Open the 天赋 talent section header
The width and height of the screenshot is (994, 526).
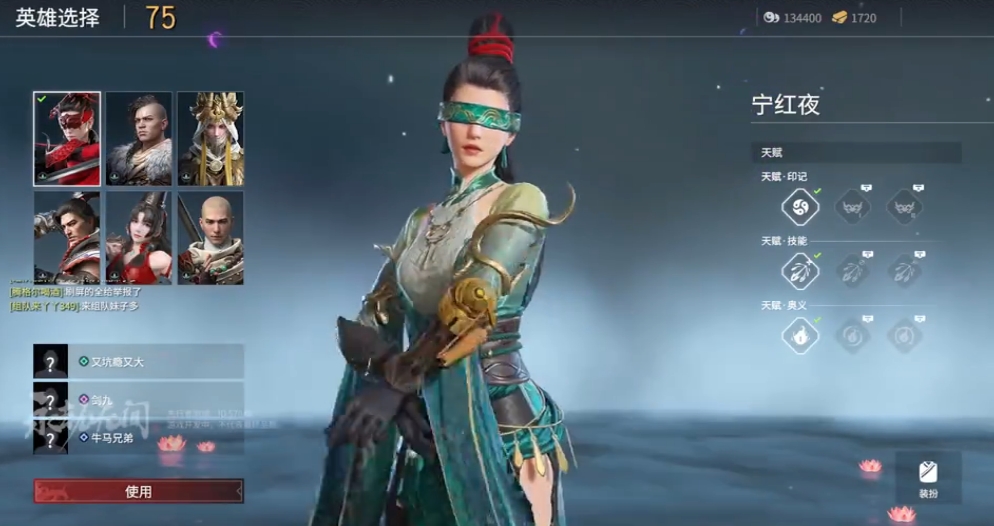856,152
